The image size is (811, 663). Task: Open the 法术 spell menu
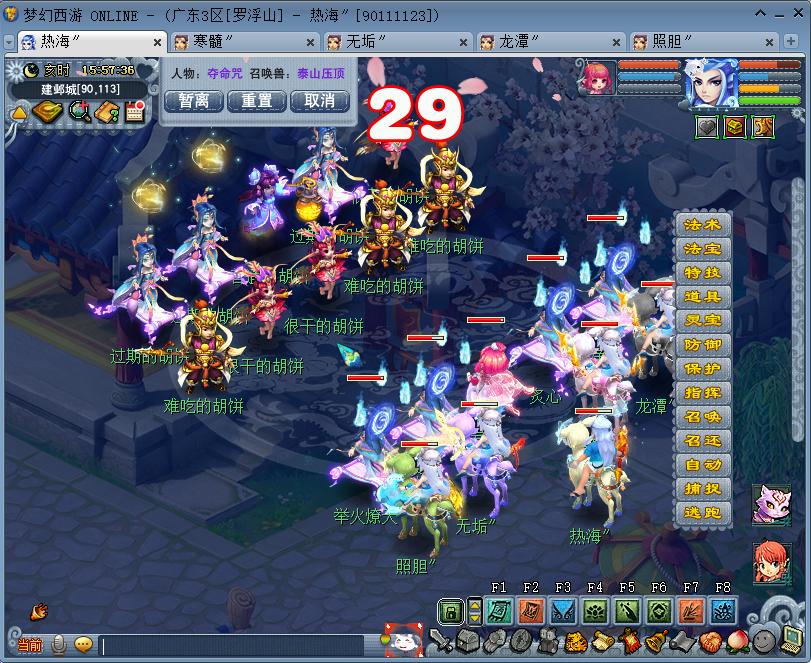[702, 226]
